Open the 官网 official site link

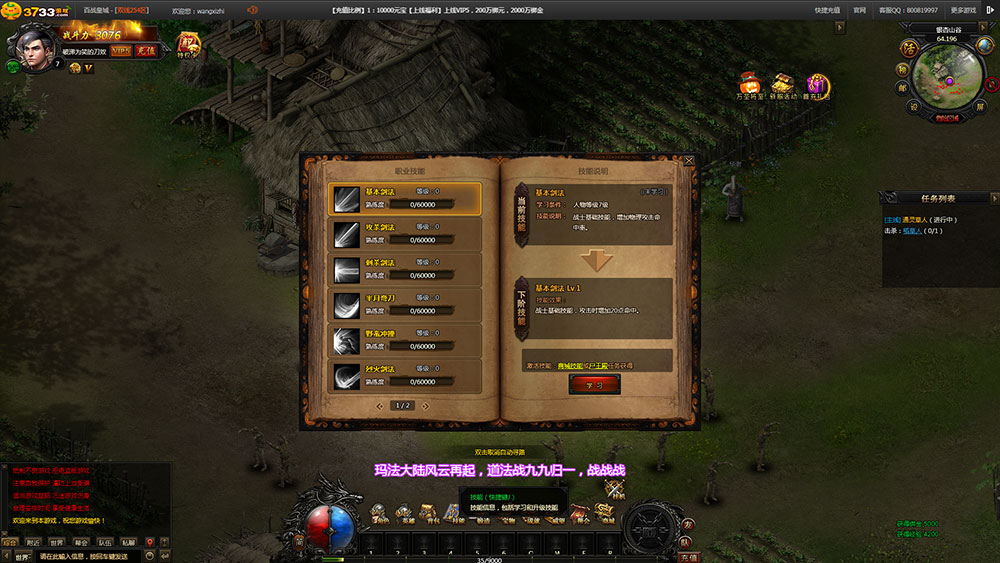(859, 9)
